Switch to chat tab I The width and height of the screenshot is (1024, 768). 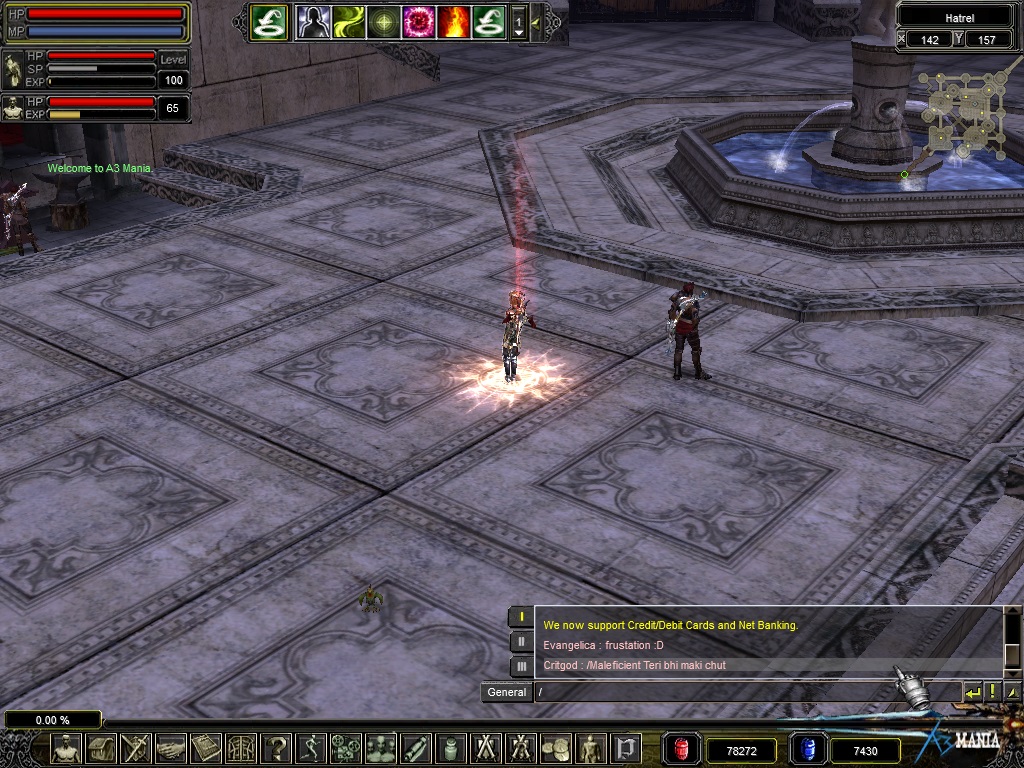pos(521,617)
